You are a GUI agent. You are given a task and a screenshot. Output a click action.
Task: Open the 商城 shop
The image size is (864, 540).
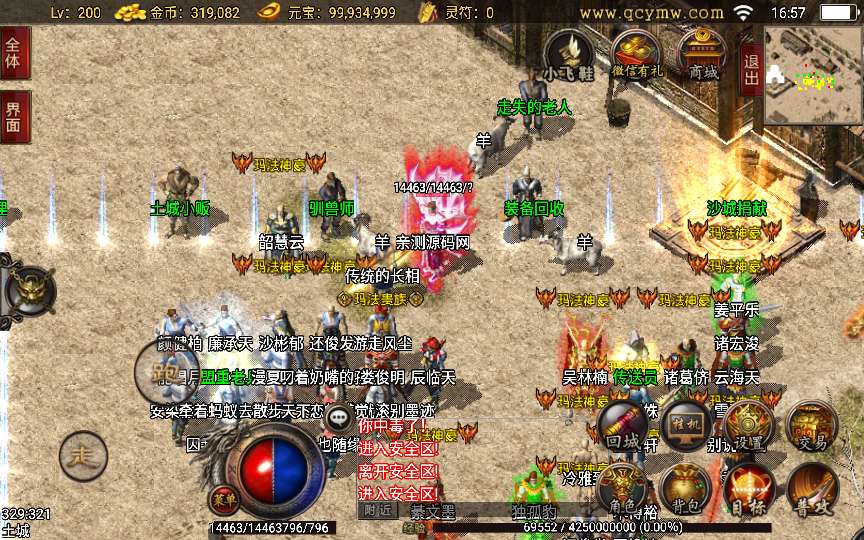click(x=702, y=53)
